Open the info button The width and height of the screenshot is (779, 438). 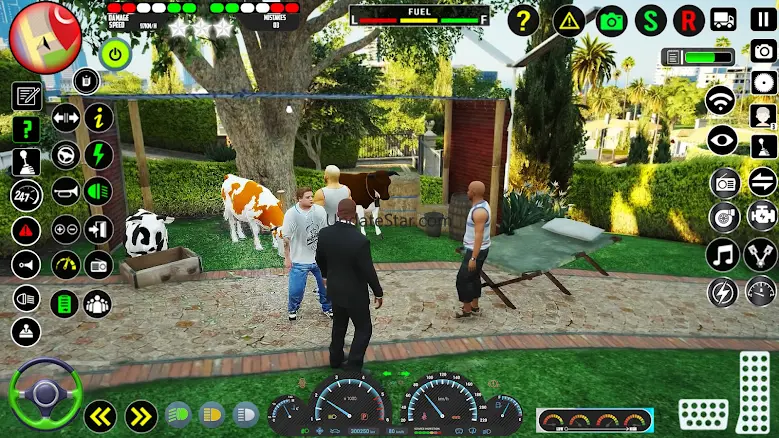pos(98,118)
